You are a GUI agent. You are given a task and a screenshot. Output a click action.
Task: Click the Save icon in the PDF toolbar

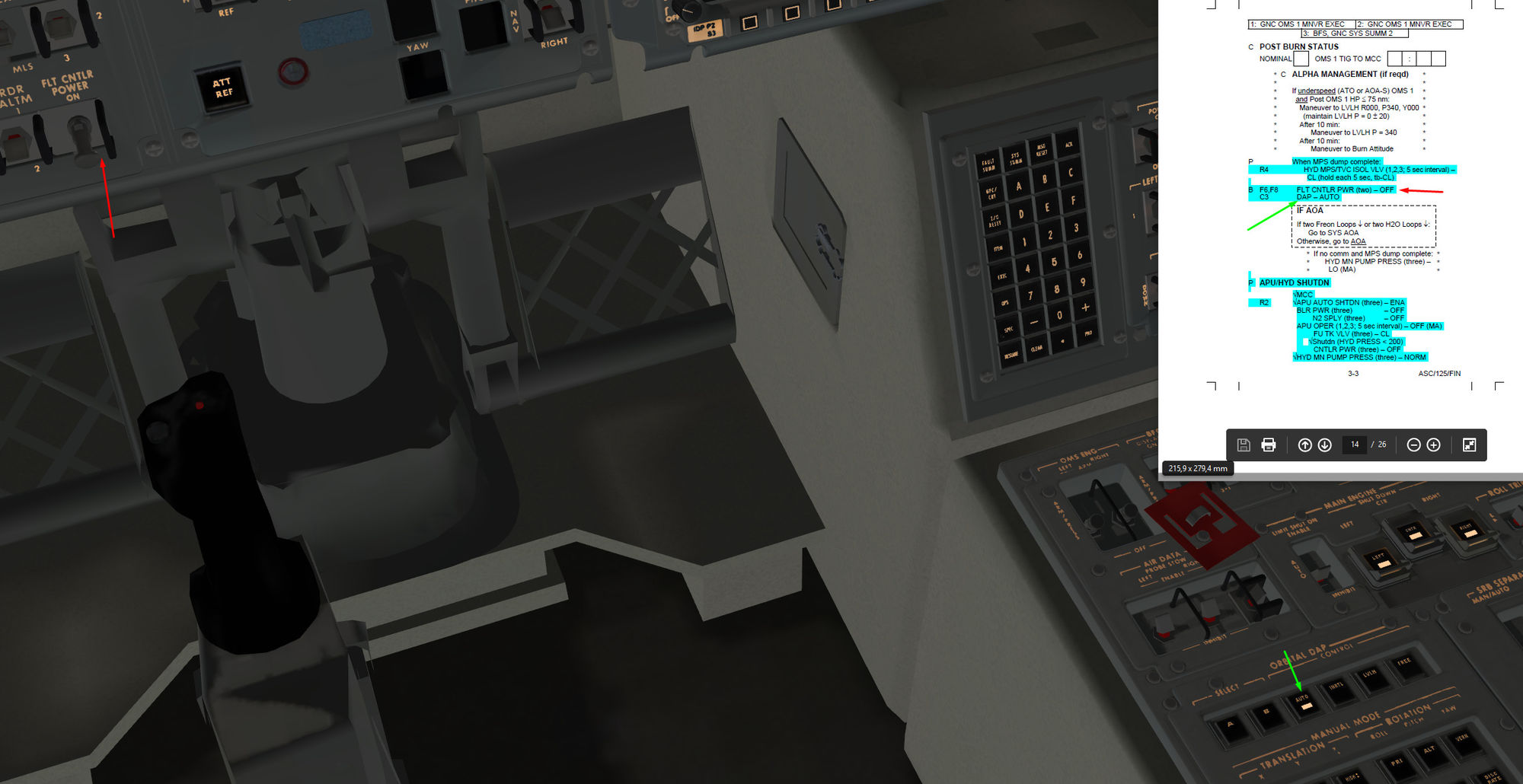click(1244, 445)
